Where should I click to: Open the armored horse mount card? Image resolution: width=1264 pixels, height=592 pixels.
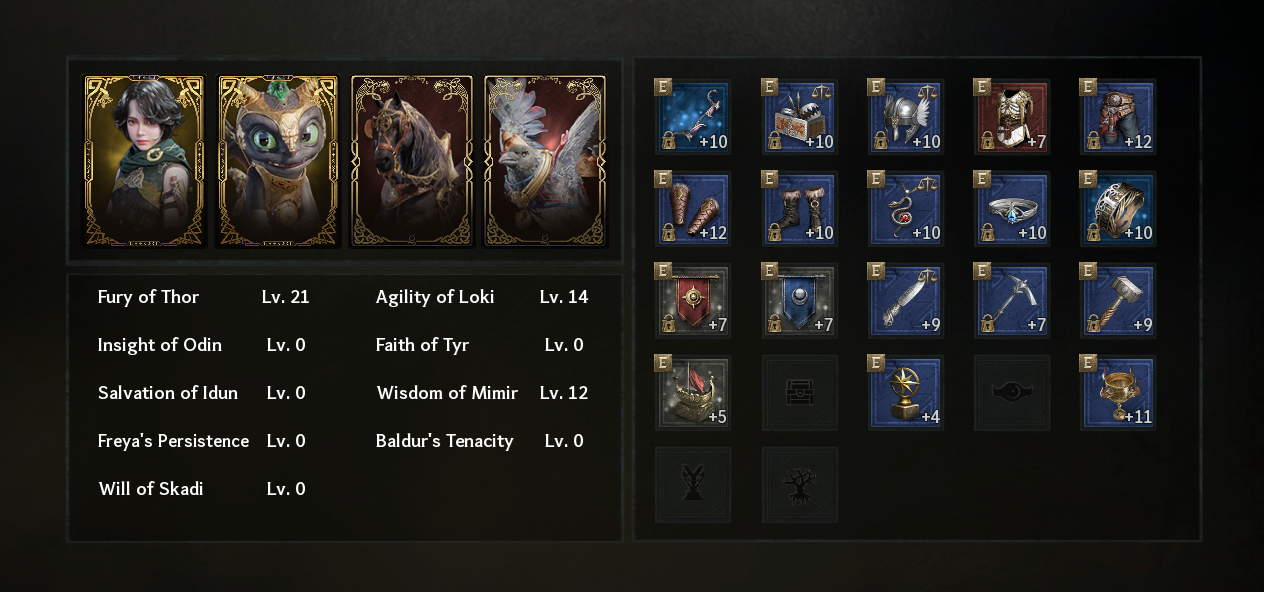point(411,160)
